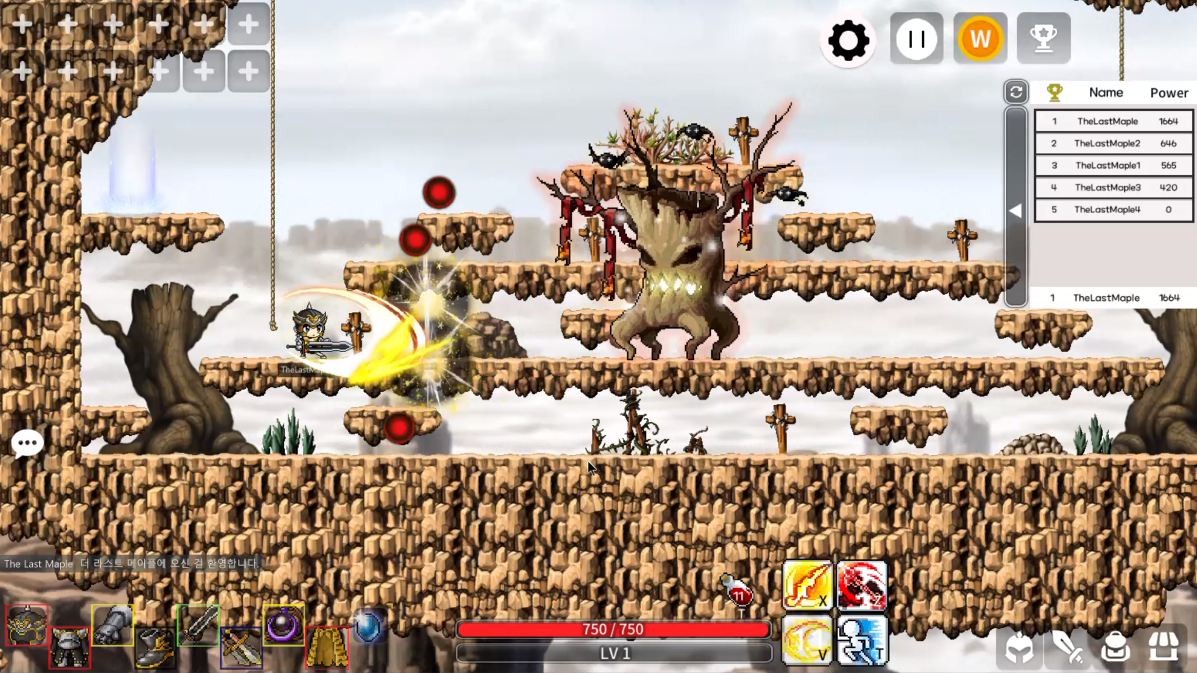Activate the red slash skill
The image size is (1197, 673).
tap(862, 585)
